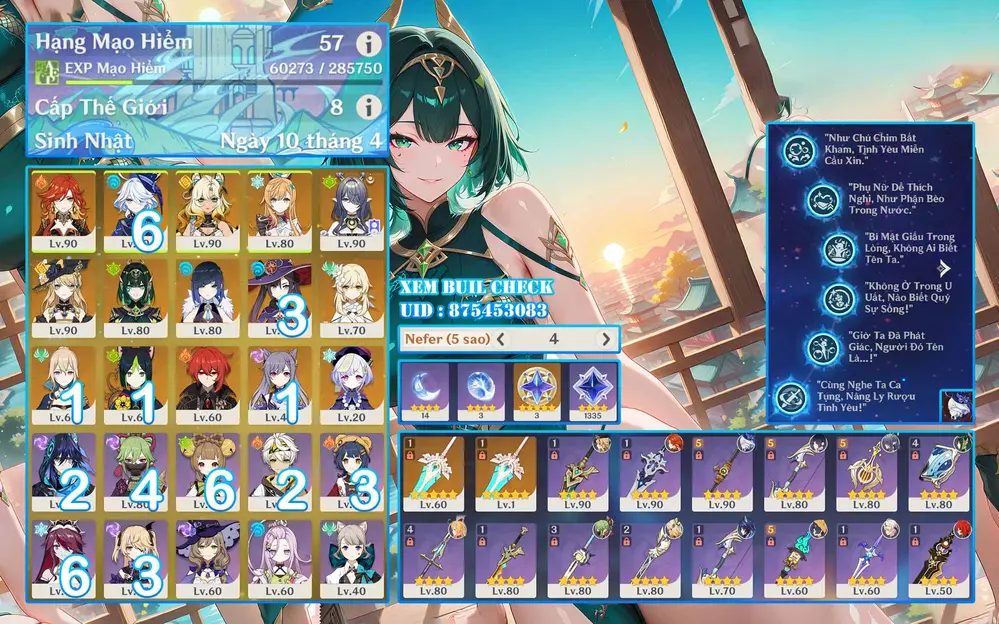This screenshot has width=999, height=624.
Task: Click the Nefer count left arrow
Action: [501, 340]
